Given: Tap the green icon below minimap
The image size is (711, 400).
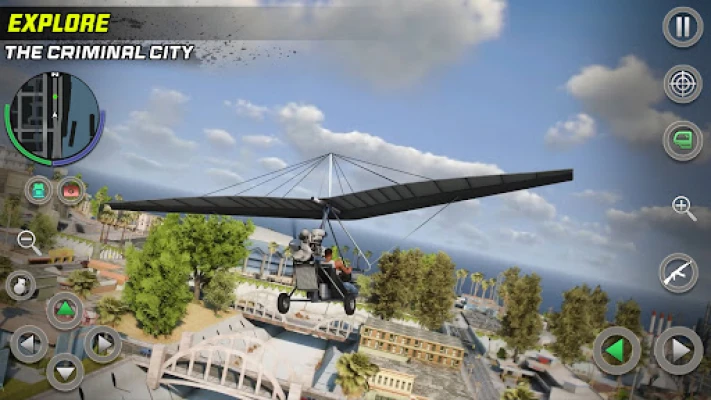Looking at the screenshot, I should pos(39,189).
